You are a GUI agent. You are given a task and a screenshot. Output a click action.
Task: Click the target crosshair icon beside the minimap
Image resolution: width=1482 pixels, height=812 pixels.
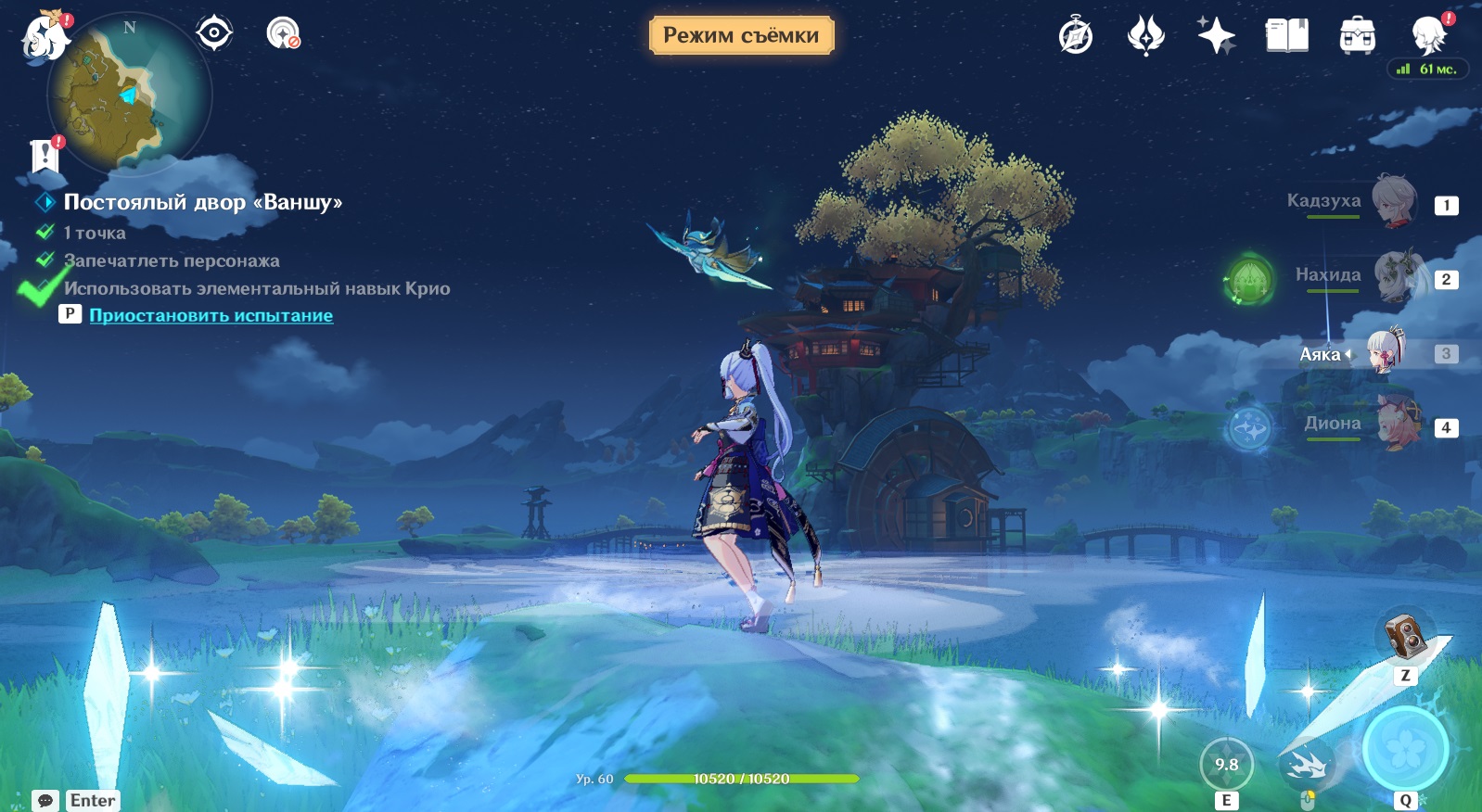214,33
